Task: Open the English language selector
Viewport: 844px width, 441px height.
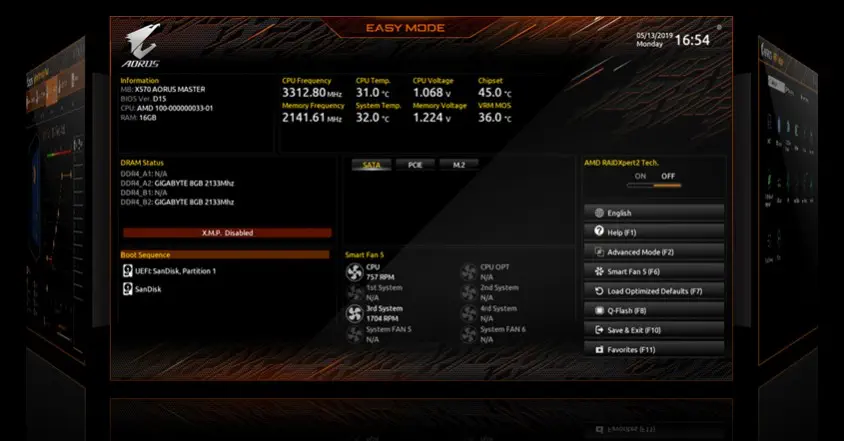Action: (653, 213)
